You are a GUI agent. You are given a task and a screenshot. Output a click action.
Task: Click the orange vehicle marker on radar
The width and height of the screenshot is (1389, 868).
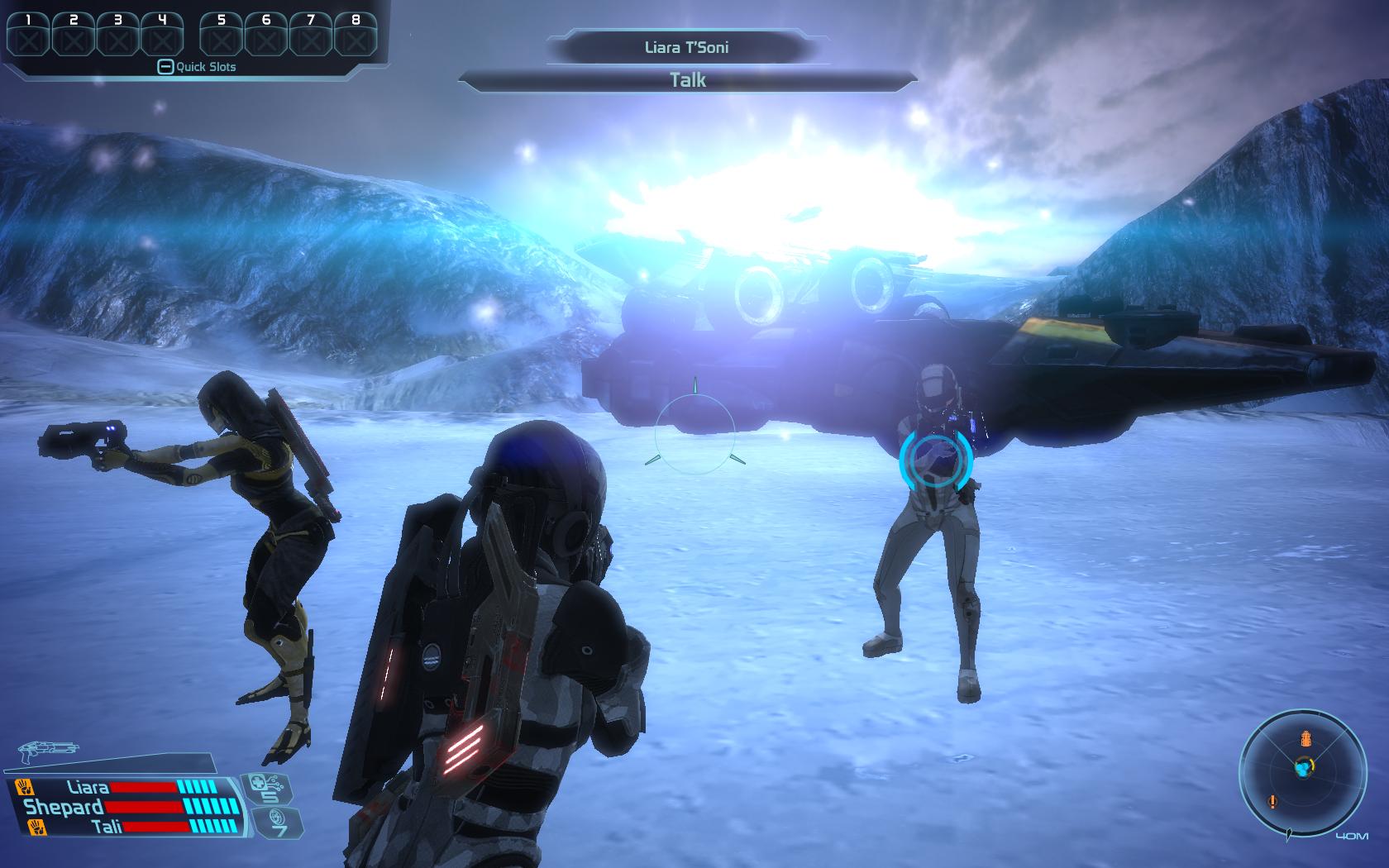(1306, 737)
